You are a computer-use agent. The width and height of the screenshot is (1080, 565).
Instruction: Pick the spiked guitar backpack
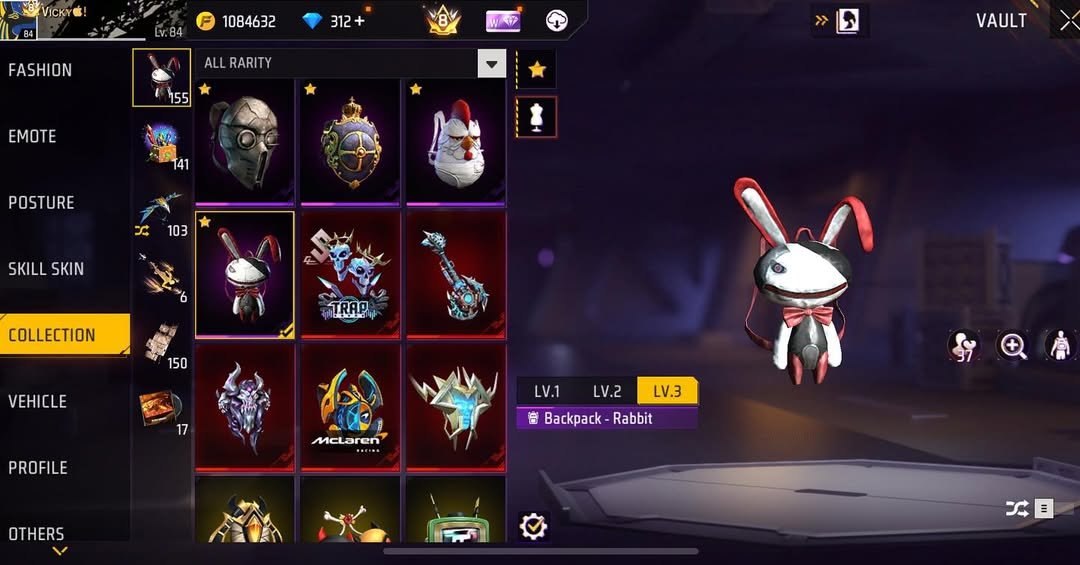click(x=455, y=273)
